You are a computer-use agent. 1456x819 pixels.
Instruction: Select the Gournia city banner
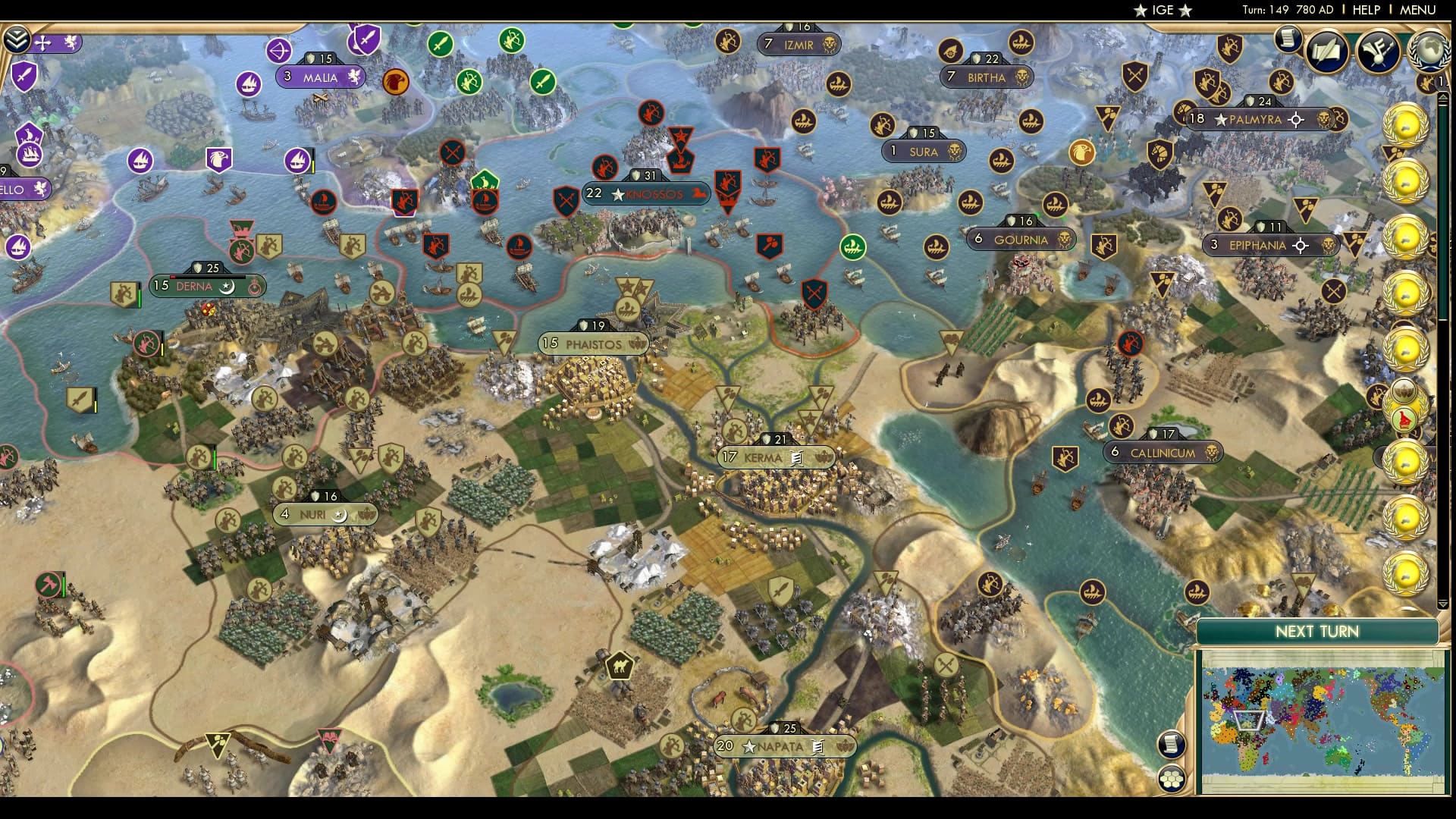pos(1020,240)
